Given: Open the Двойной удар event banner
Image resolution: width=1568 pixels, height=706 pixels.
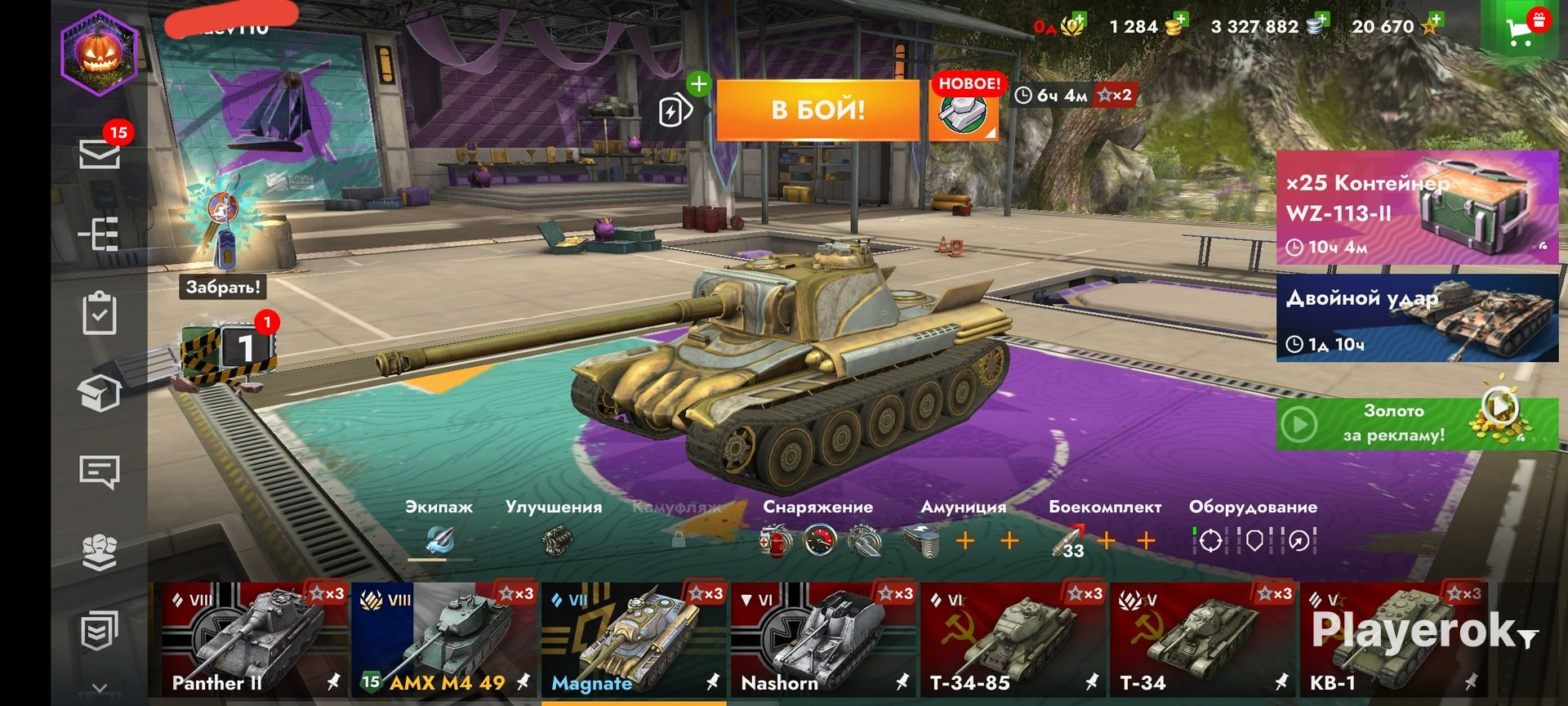Looking at the screenshot, I should (x=1417, y=318).
